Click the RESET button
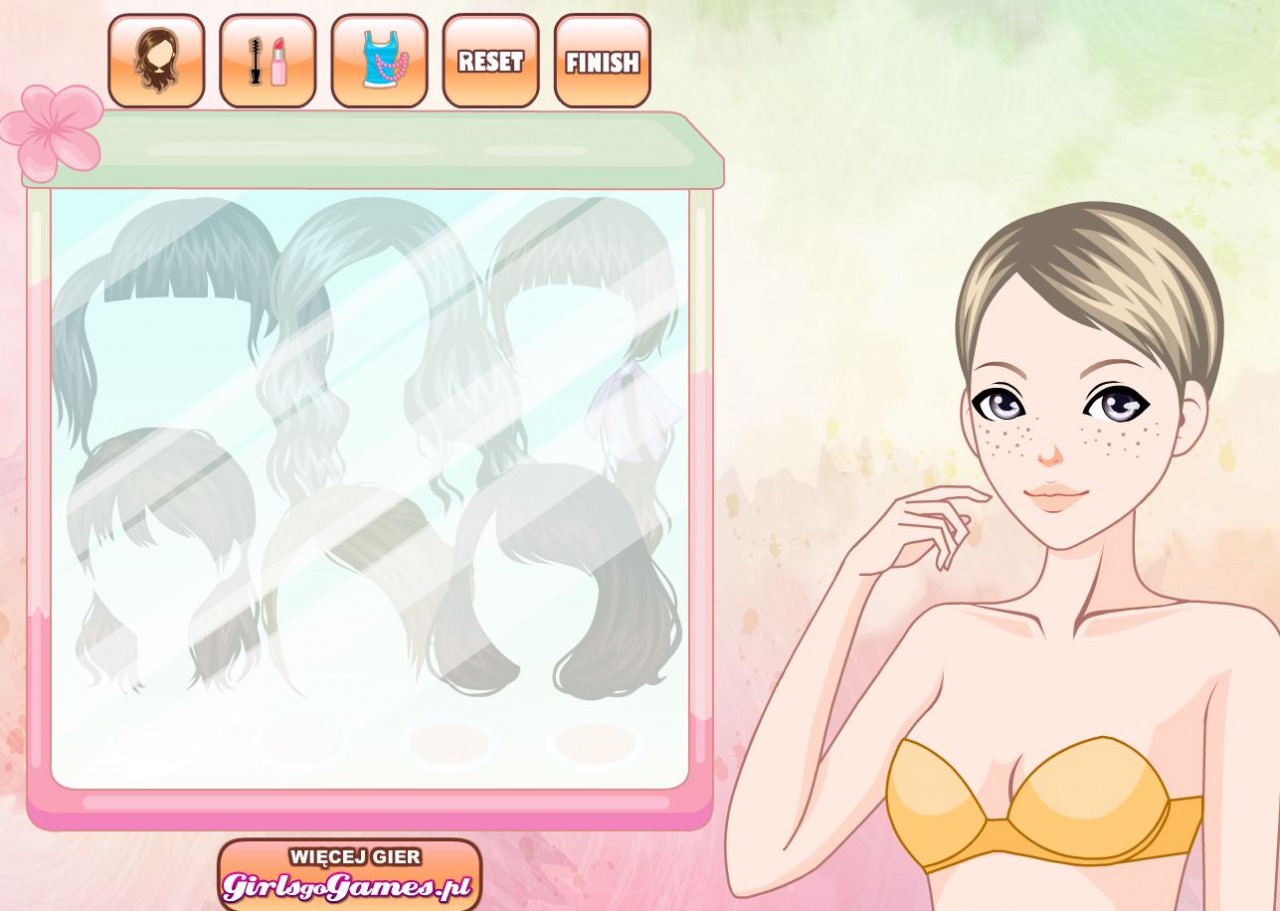 pyautogui.click(x=491, y=61)
